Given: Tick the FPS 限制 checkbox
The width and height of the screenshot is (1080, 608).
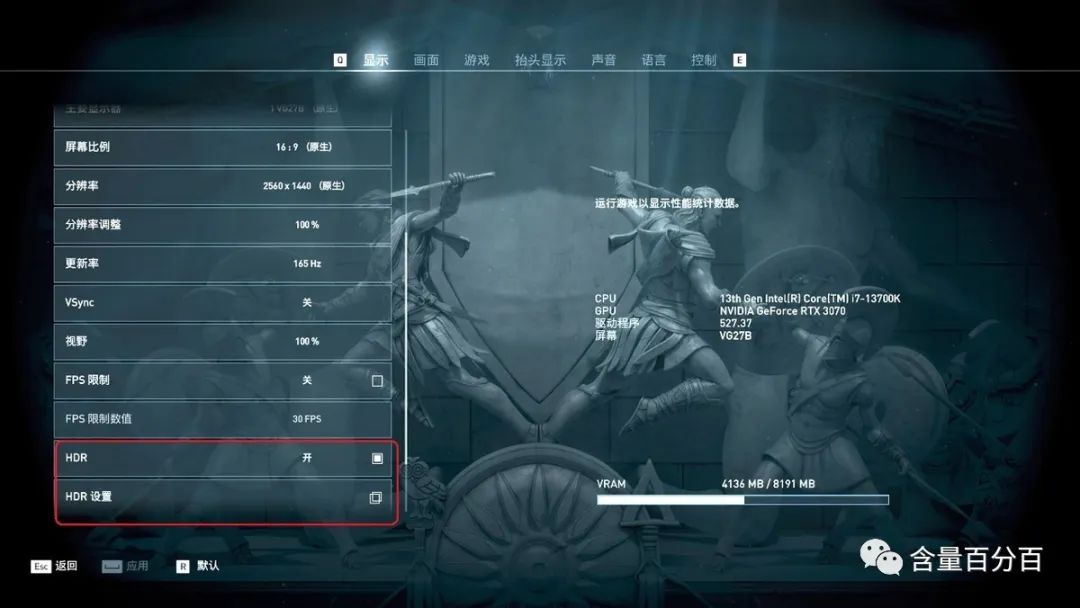Looking at the screenshot, I should 377,381.
